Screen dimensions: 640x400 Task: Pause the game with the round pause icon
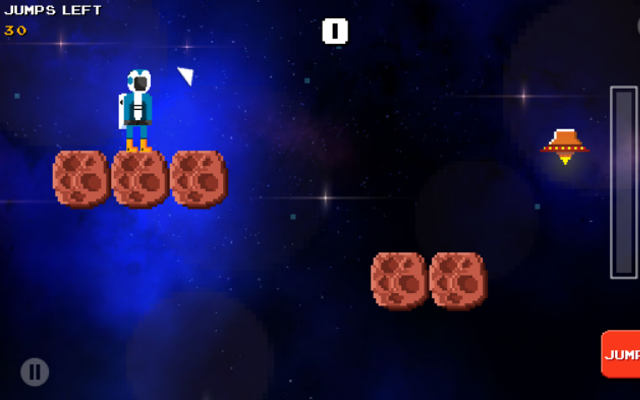[35, 372]
